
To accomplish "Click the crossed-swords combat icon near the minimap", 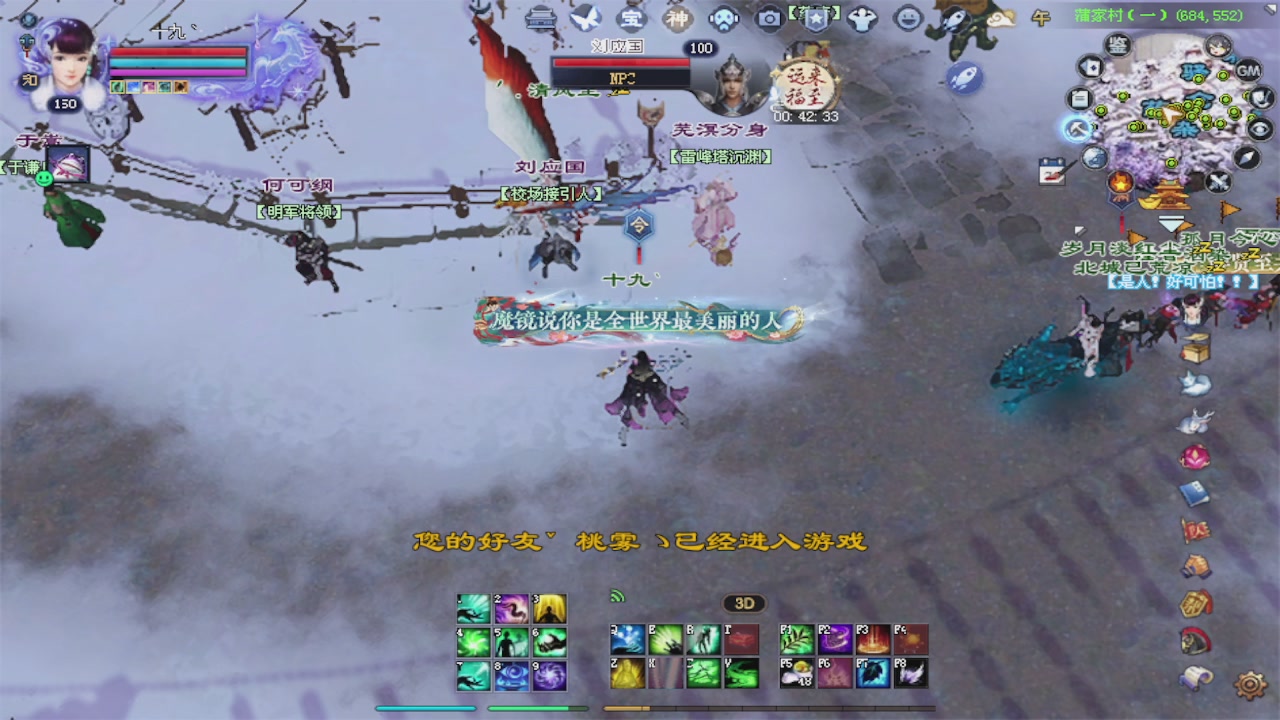I will 1218,180.
